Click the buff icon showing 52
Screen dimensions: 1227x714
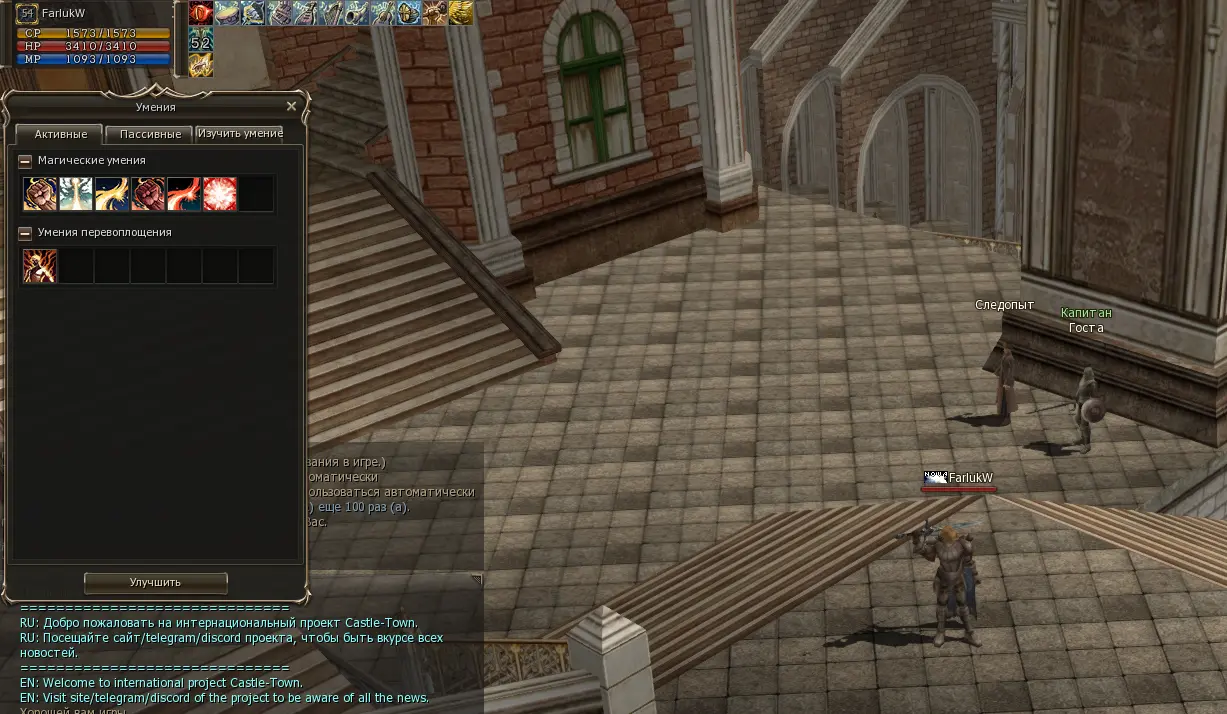pos(201,40)
